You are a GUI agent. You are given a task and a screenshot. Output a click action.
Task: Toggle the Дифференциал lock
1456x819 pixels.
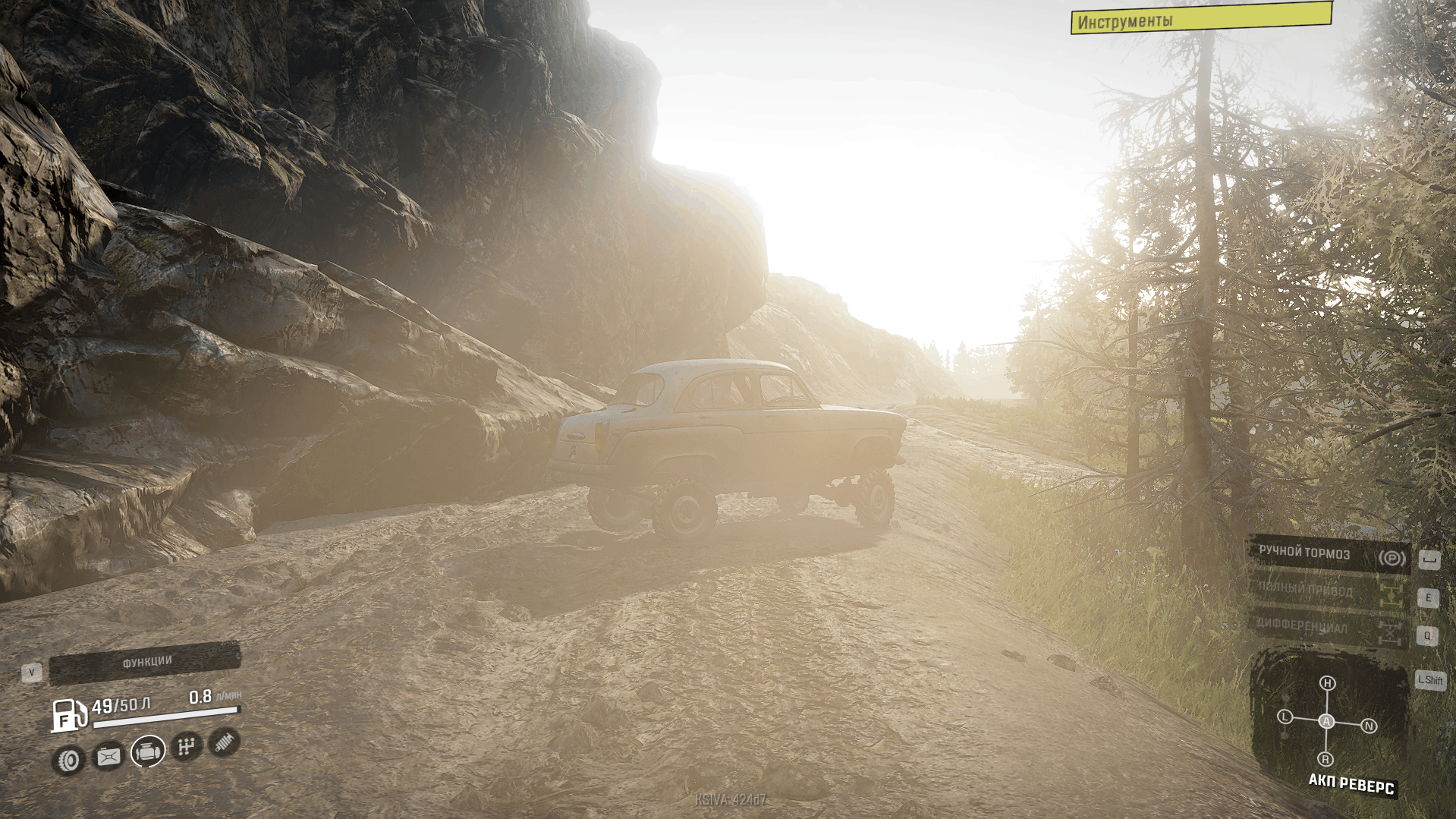coord(1329,628)
